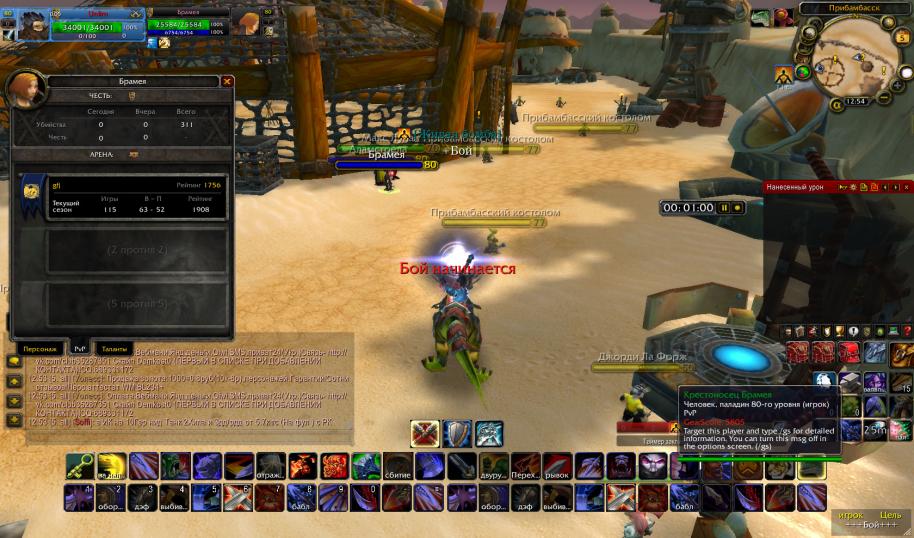Viewport: 914px width, 538px height.
Task: Use the golden key action bar slot
Action: click(x=79, y=466)
